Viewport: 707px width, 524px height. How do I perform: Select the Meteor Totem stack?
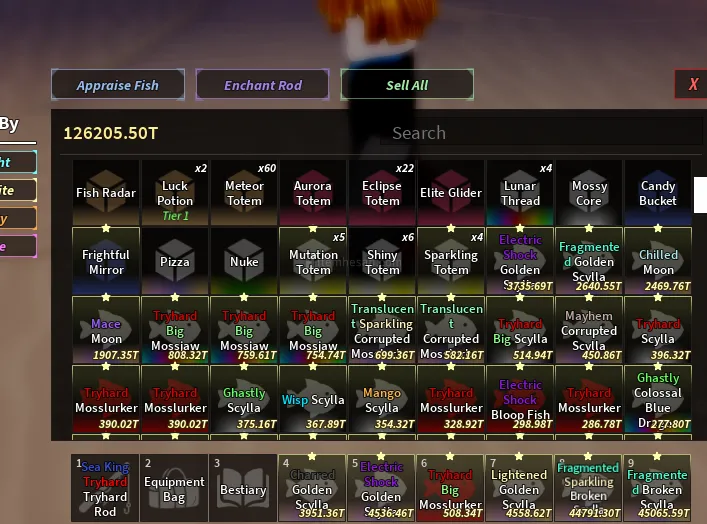(x=244, y=193)
